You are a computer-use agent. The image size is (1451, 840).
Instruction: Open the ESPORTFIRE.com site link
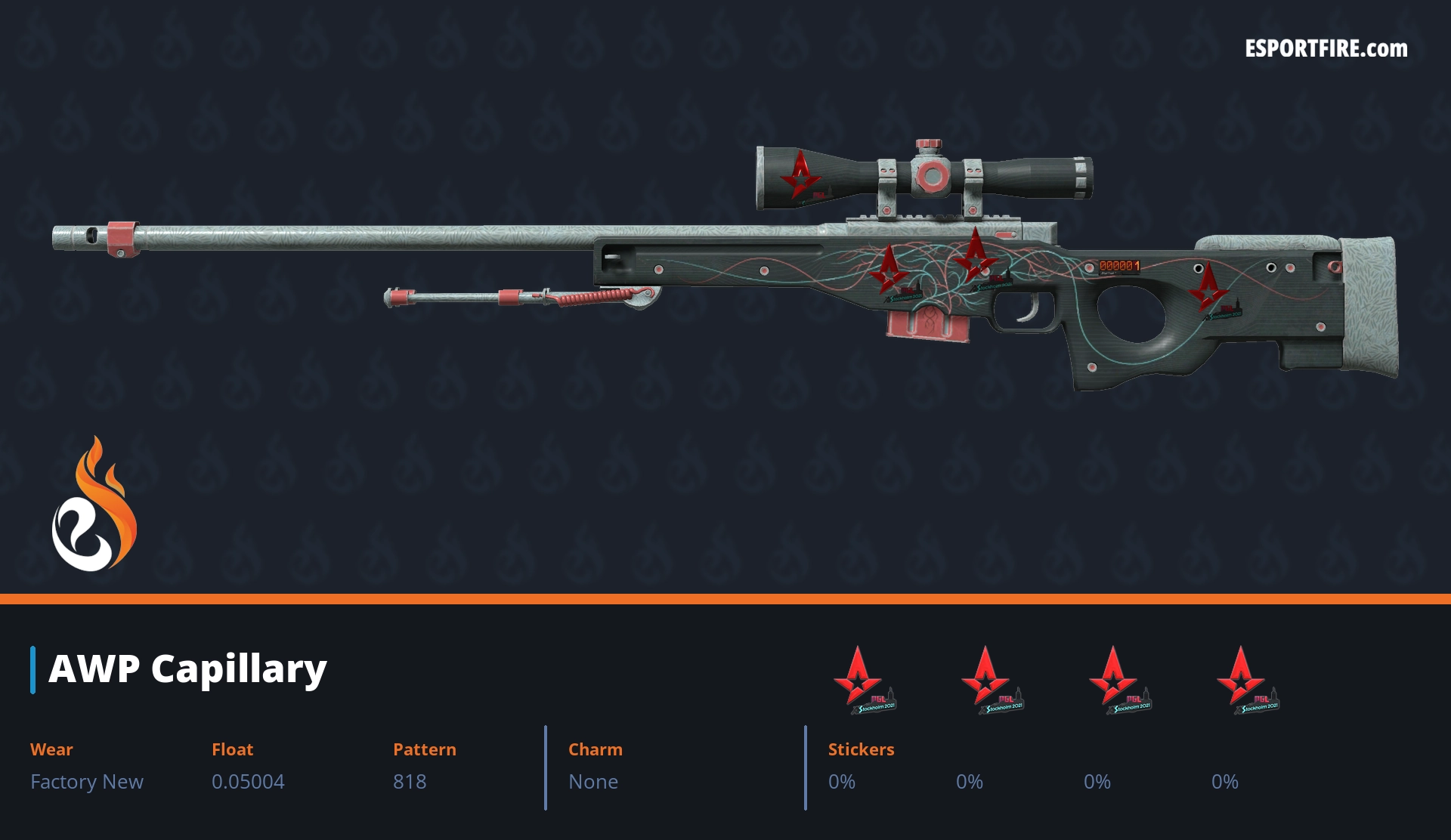click(x=1326, y=49)
